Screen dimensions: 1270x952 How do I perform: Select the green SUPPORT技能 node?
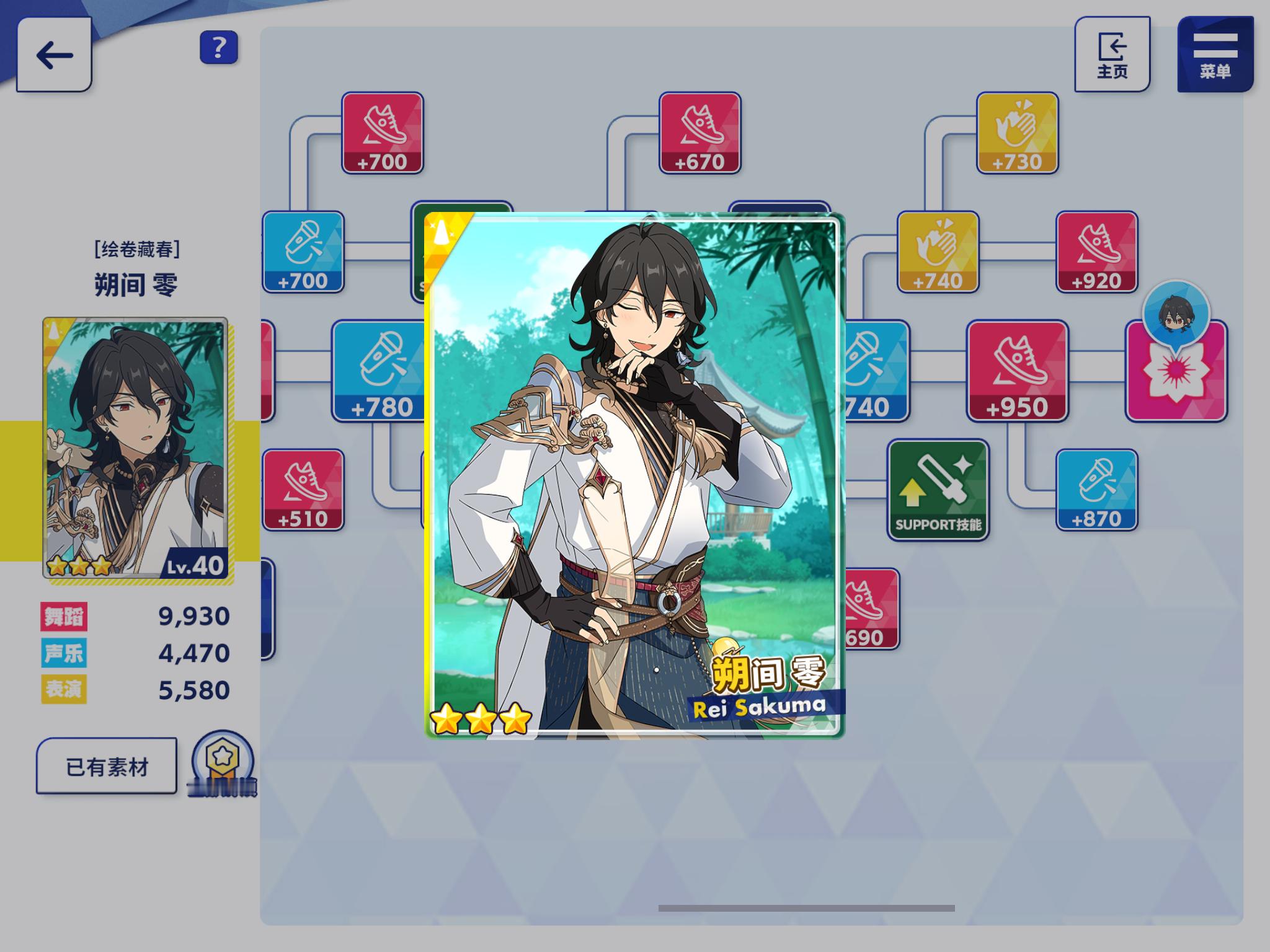[x=938, y=490]
